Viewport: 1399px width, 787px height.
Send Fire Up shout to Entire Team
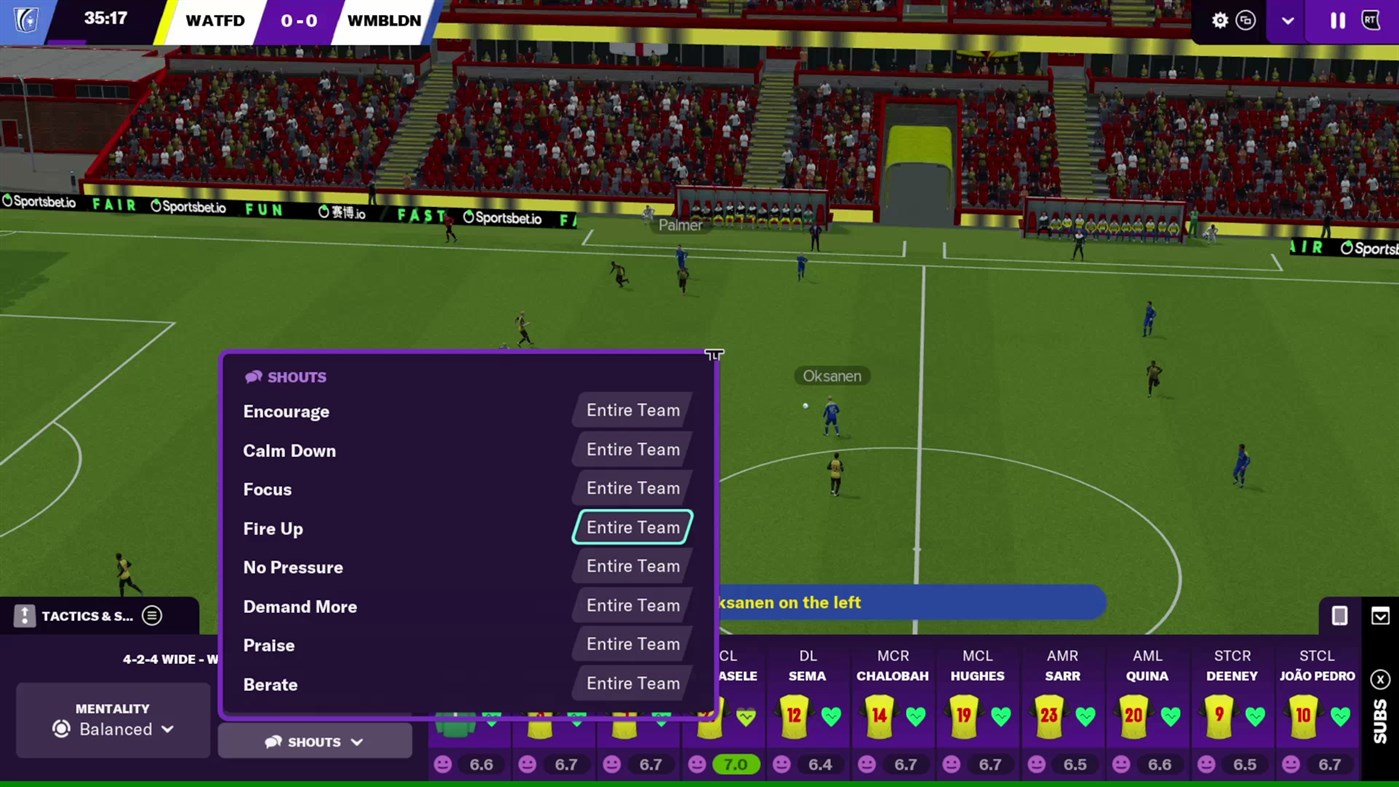632,527
